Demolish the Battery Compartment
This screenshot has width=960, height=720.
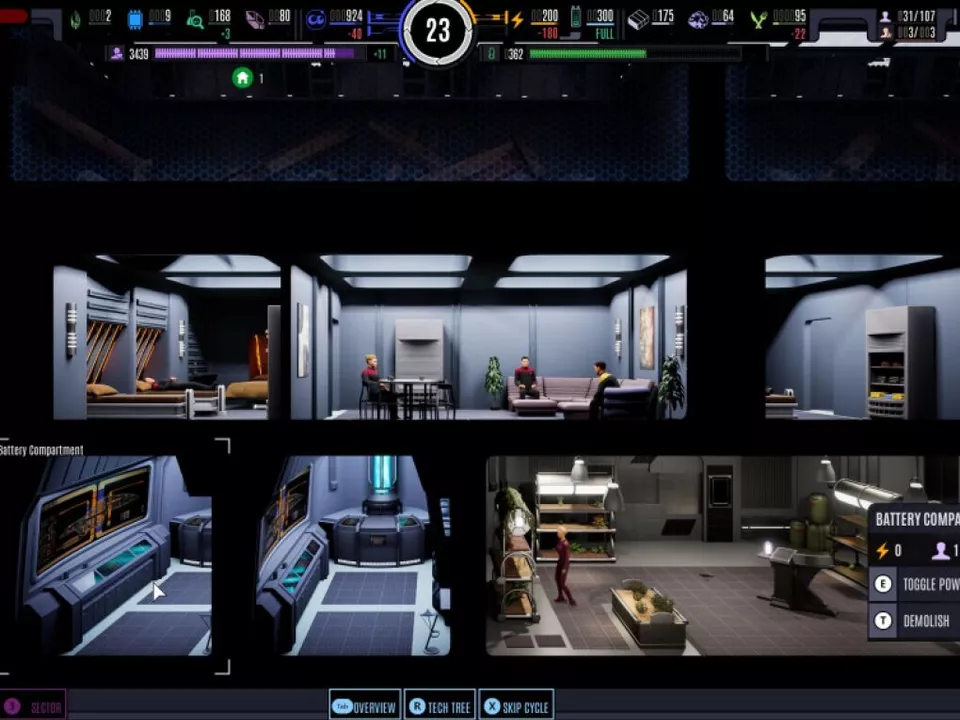coord(915,620)
